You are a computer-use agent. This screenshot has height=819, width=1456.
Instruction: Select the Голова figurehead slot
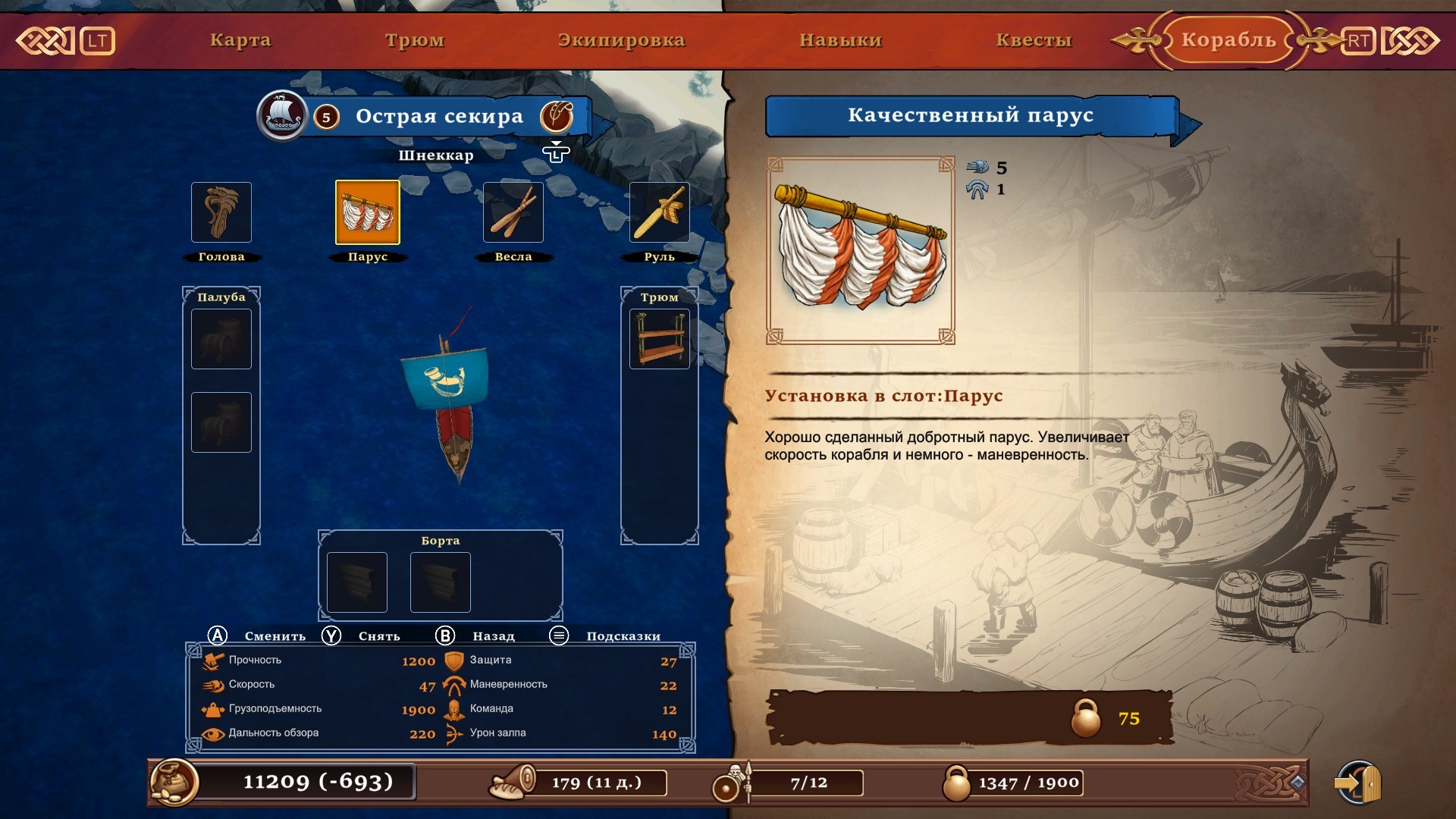pos(221,212)
